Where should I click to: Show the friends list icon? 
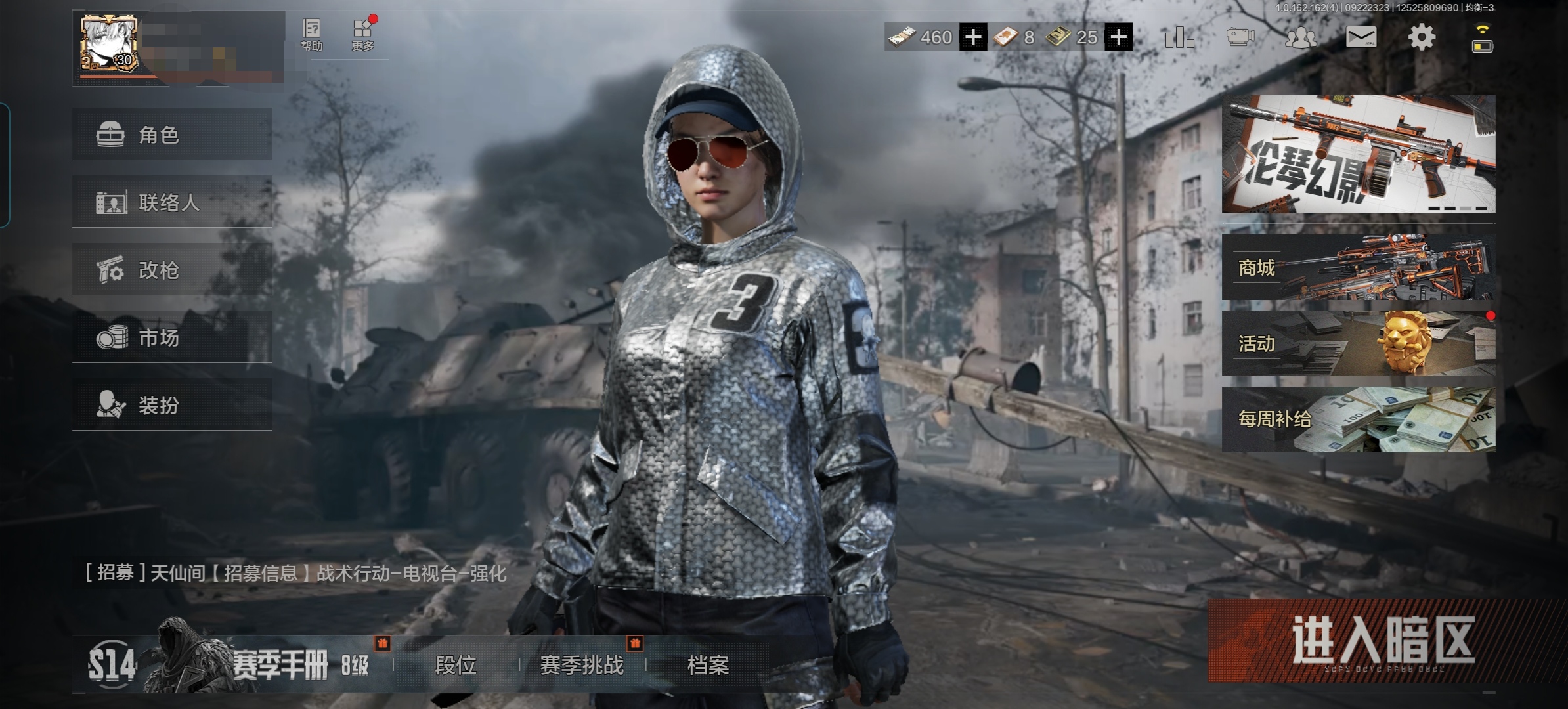pyautogui.click(x=1301, y=37)
